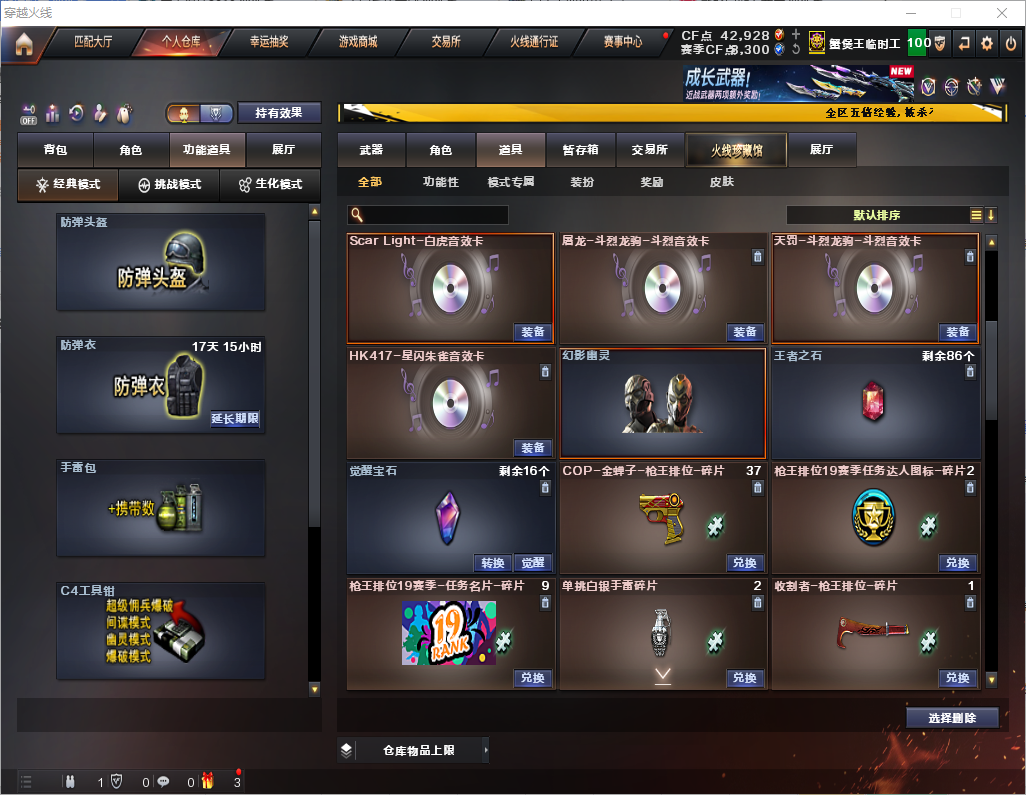Viewport: 1026px width, 795px height.
Task: Open the 火线珍藏馆 tab
Action: 736,150
